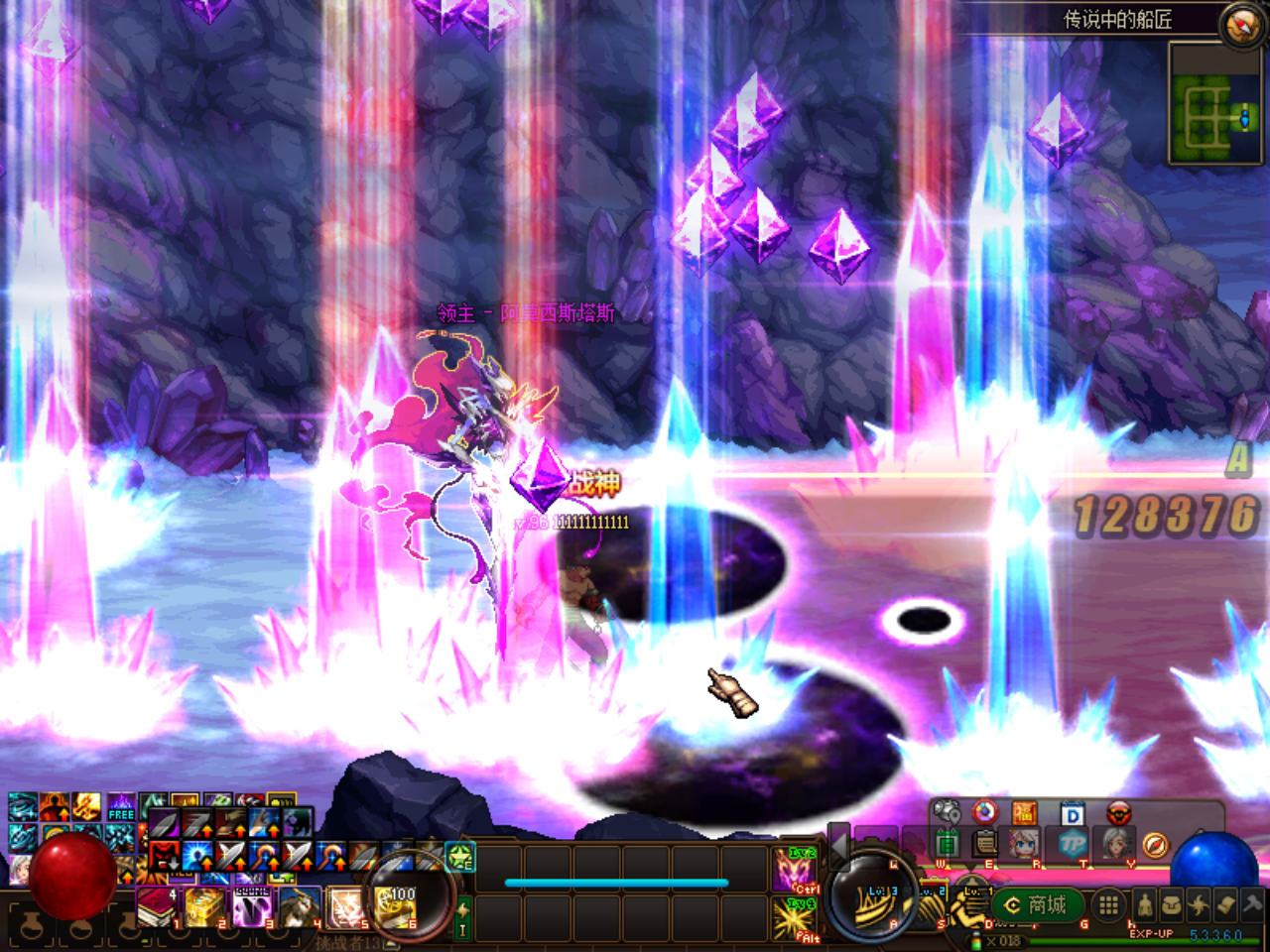Image resolution: width=1270 pixels, height=952 pixels.
Task: Open the 福 blessing event icon
Action: pos(1024,813)
